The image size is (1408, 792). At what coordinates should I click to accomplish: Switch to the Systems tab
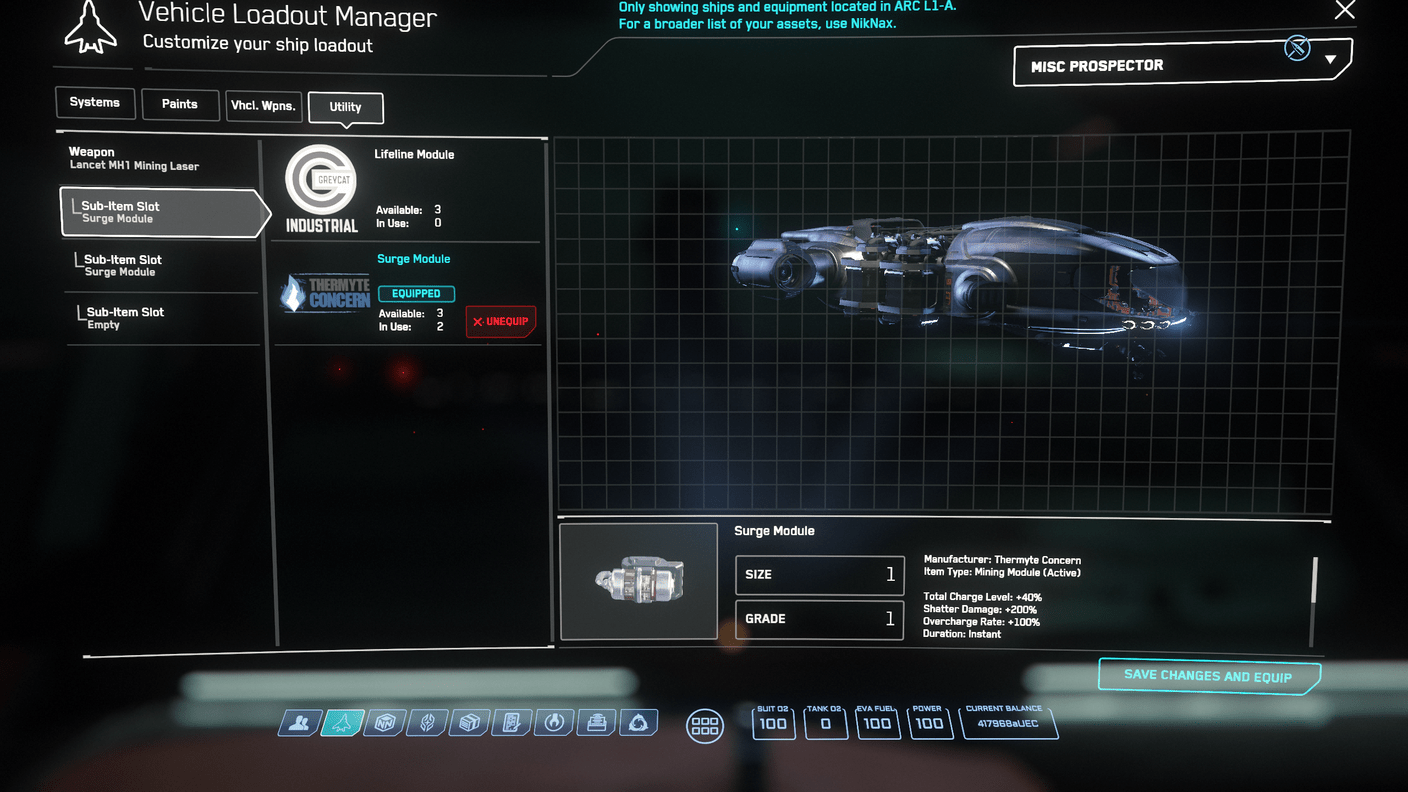[x=95, y=102]
